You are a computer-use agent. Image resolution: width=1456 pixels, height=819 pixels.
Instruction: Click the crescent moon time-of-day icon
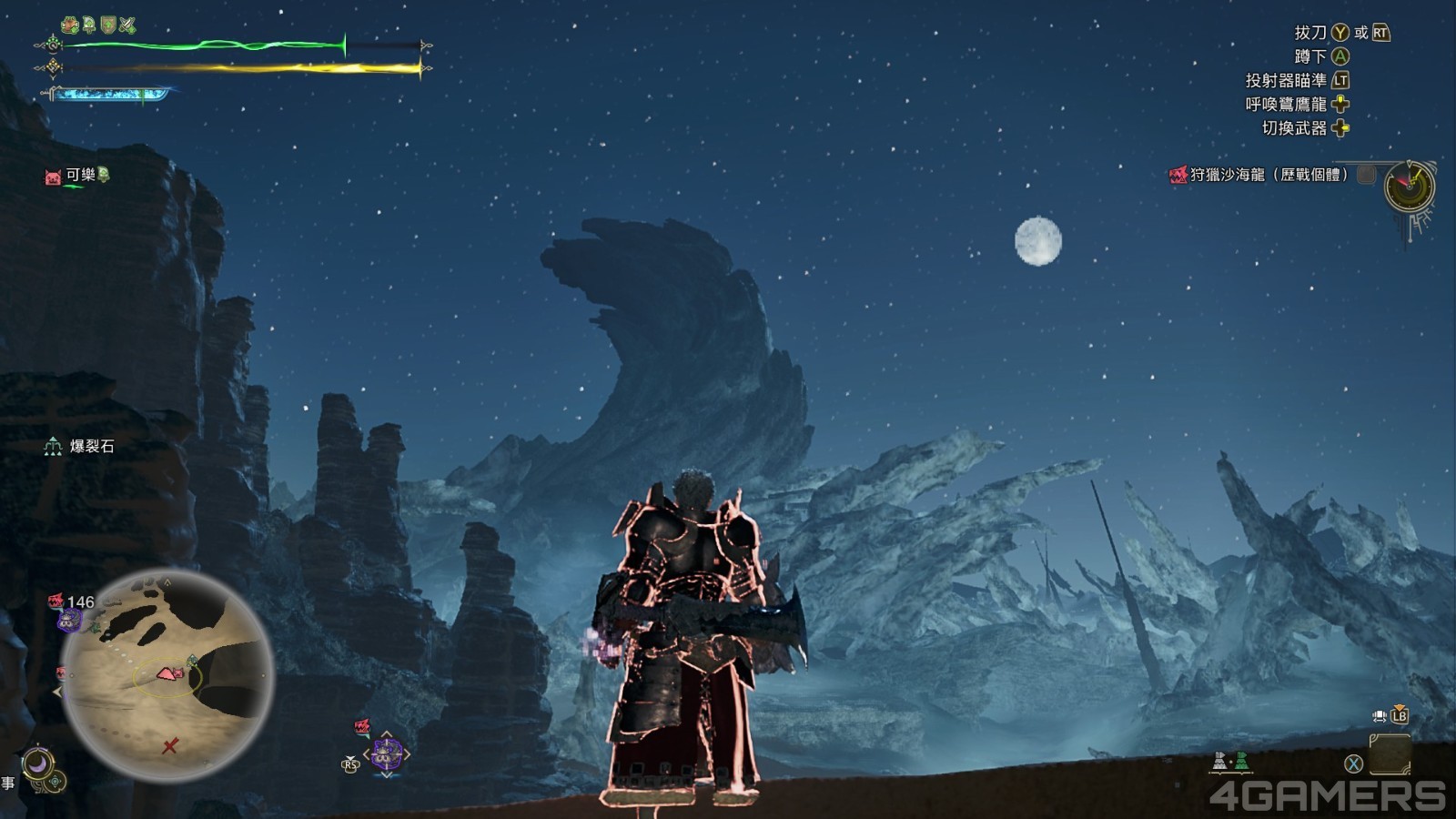(37, 764)
